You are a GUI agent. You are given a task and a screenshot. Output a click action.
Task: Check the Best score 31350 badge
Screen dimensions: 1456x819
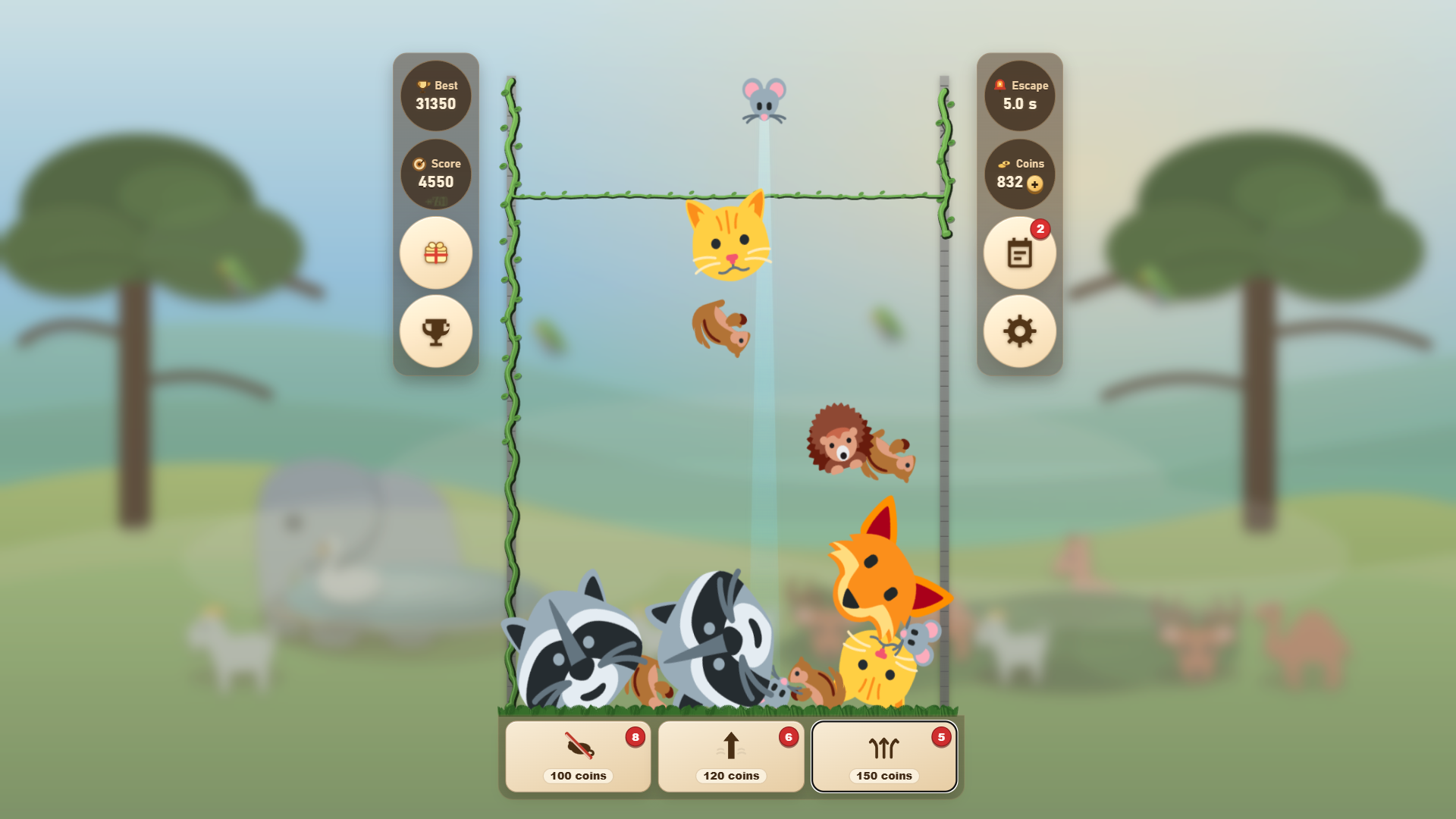(436, 96)
